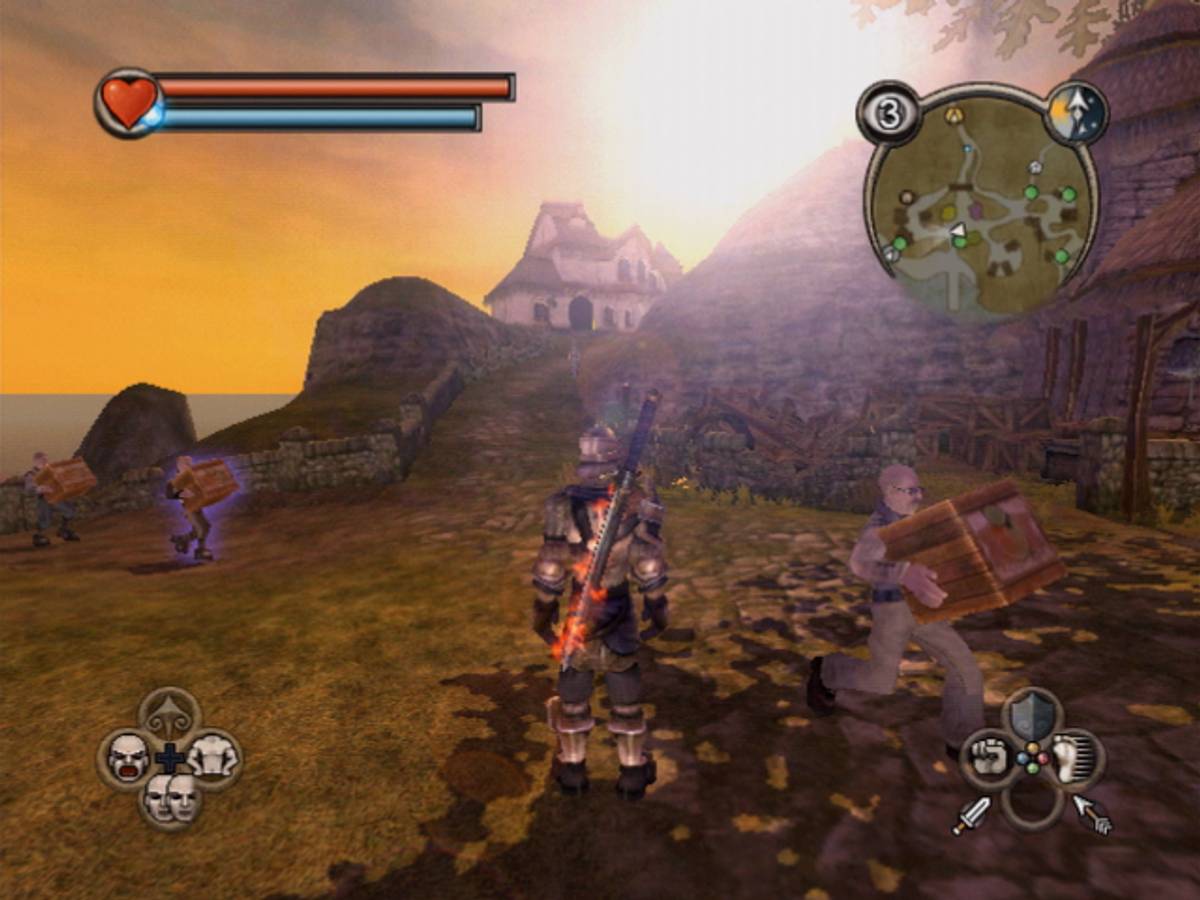Click the day-night compass indicator
Screen dimensions: 1200x900
click(1077, 113)
